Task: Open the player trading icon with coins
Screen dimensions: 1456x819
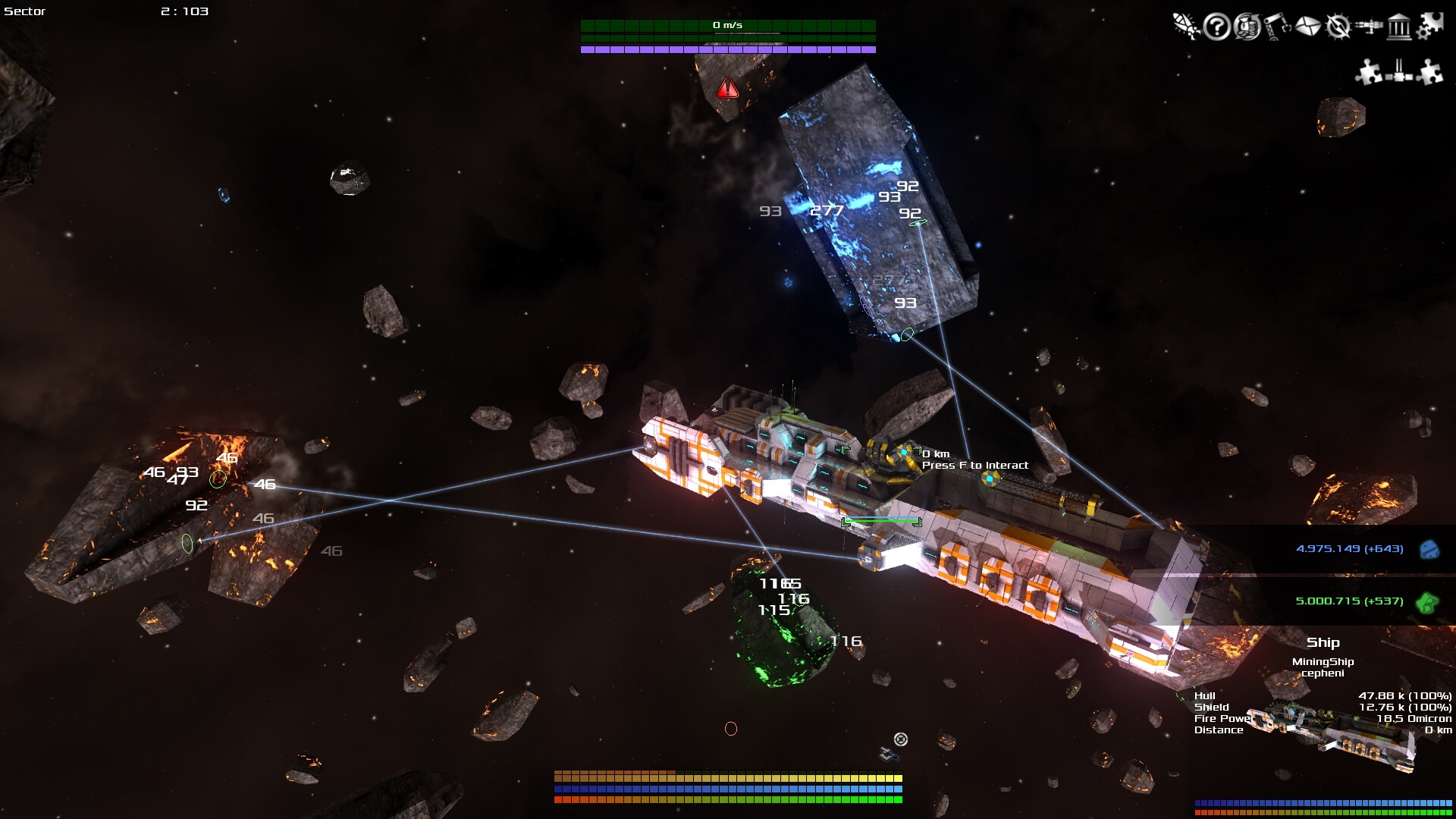Action: (1247, 29)
